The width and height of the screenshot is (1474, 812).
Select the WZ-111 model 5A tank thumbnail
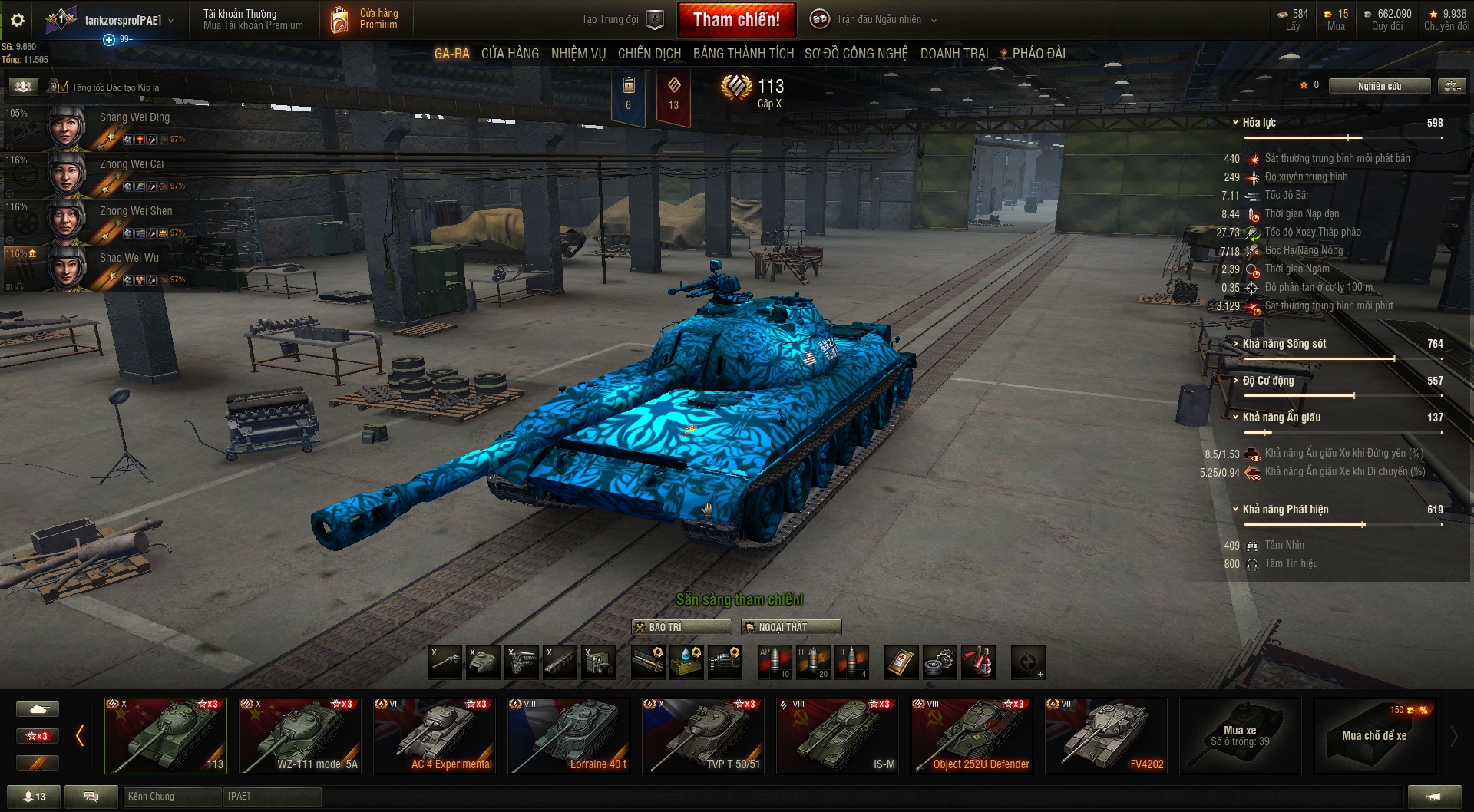[299, 734]
